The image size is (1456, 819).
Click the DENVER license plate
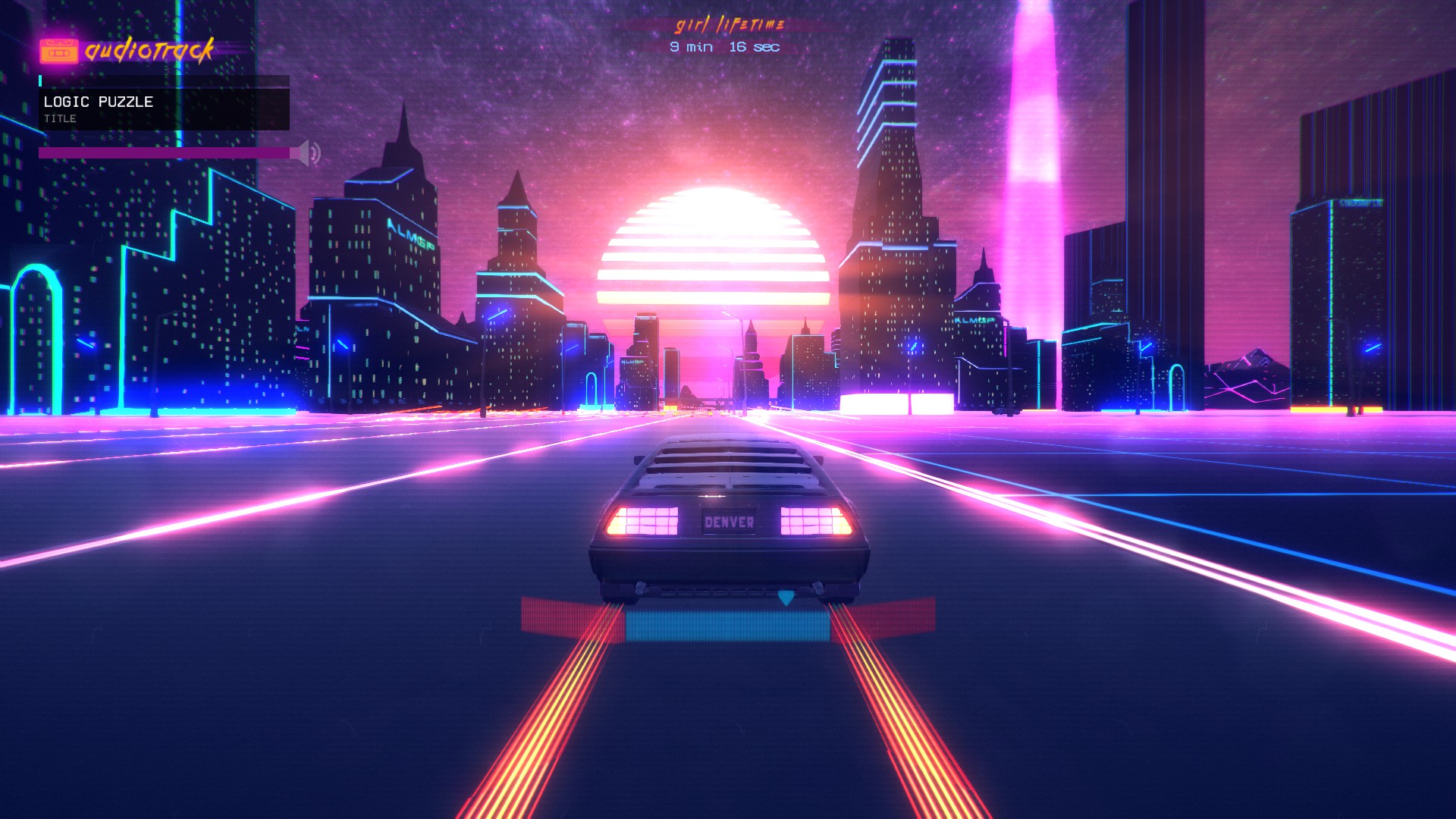coord(729,522)
